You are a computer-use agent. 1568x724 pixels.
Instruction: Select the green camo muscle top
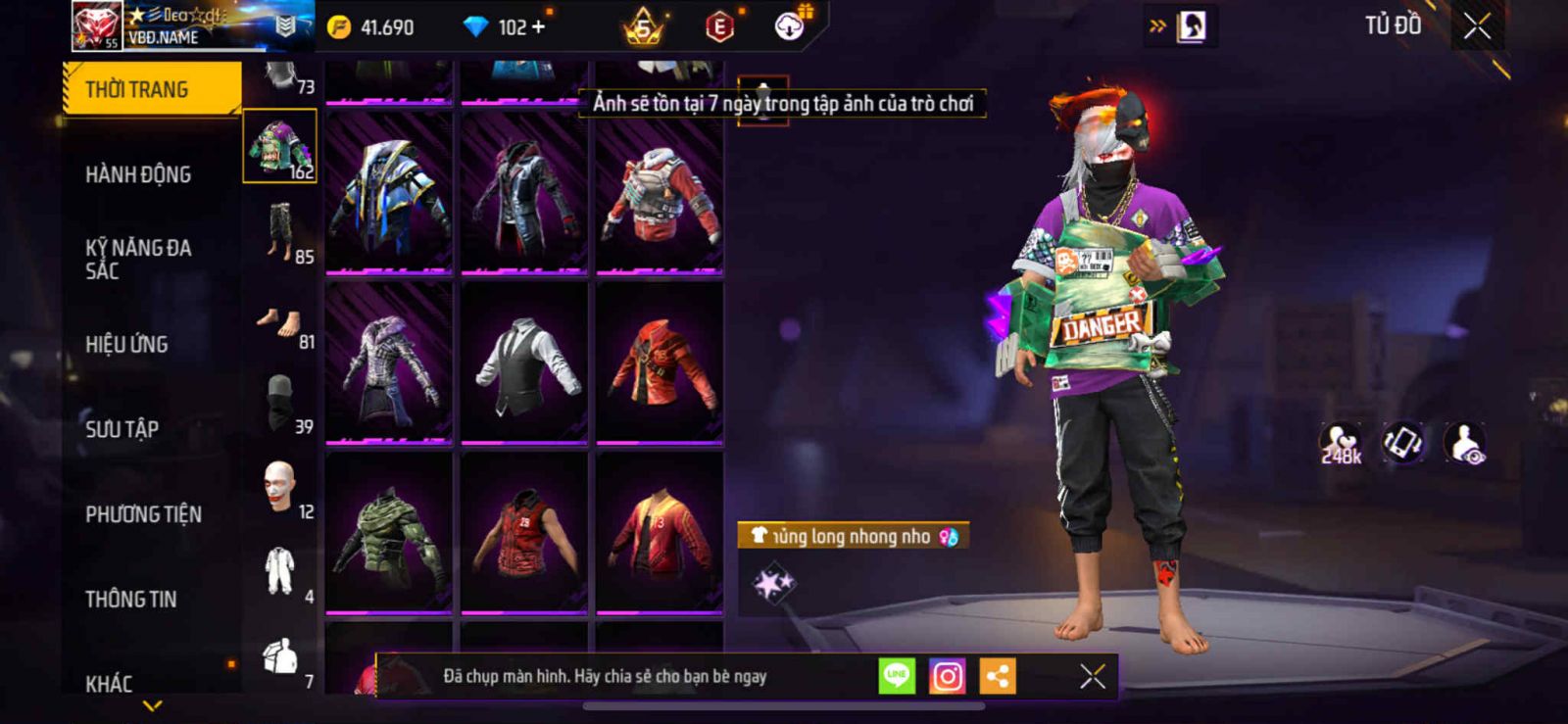pyautogui.click(x=389, y=532)
